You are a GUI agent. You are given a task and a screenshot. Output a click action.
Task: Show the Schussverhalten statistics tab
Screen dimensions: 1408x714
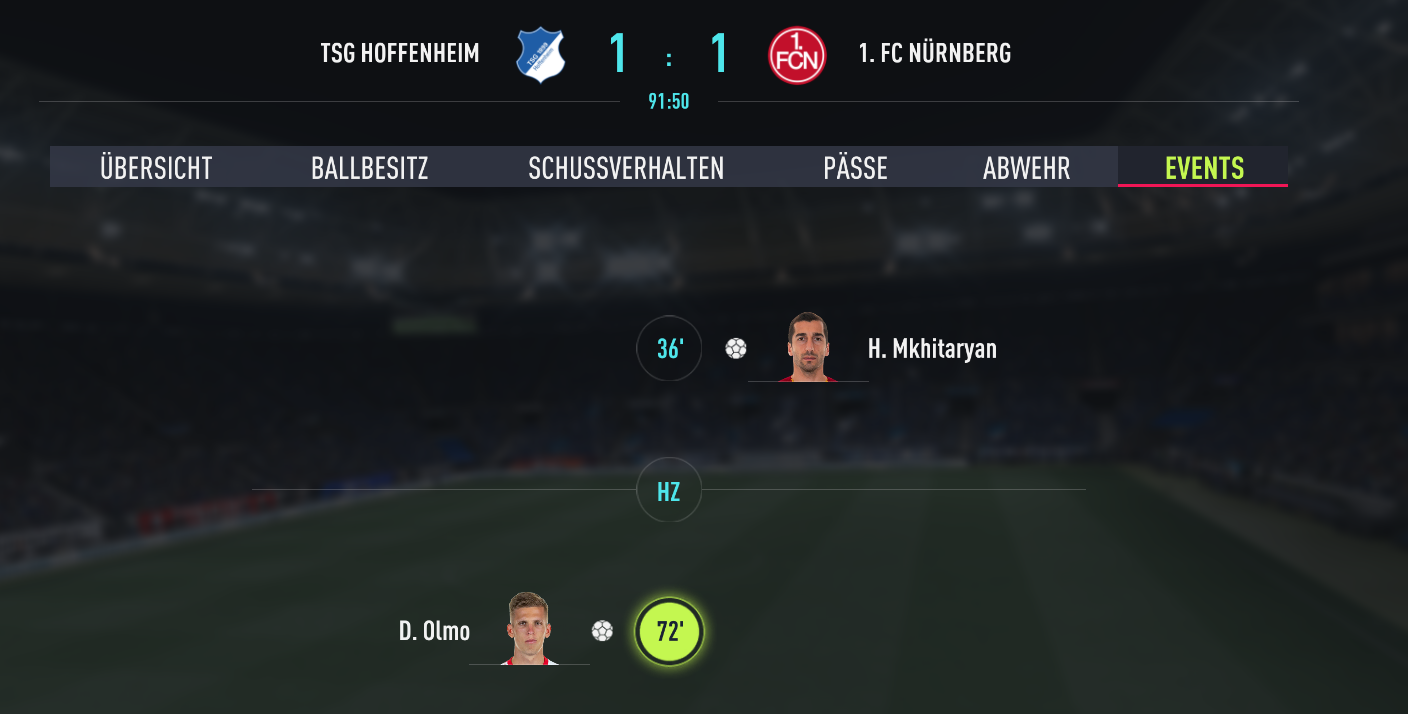click(x=626, y=168)
